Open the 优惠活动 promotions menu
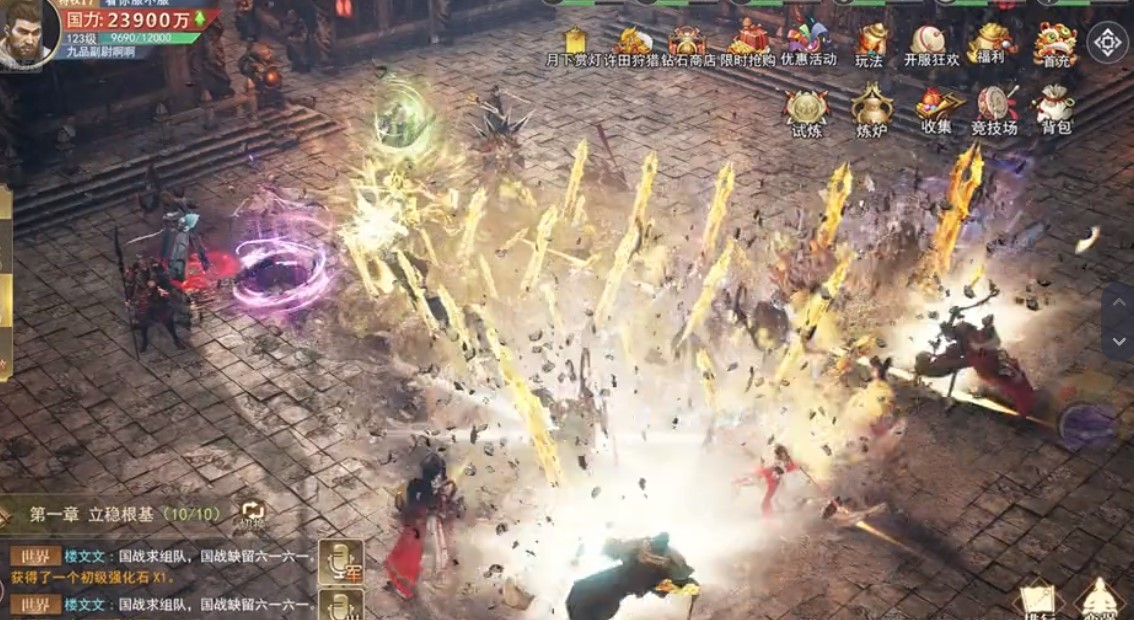The width and height of the screenshot is (1134, 620). point(809,44)
